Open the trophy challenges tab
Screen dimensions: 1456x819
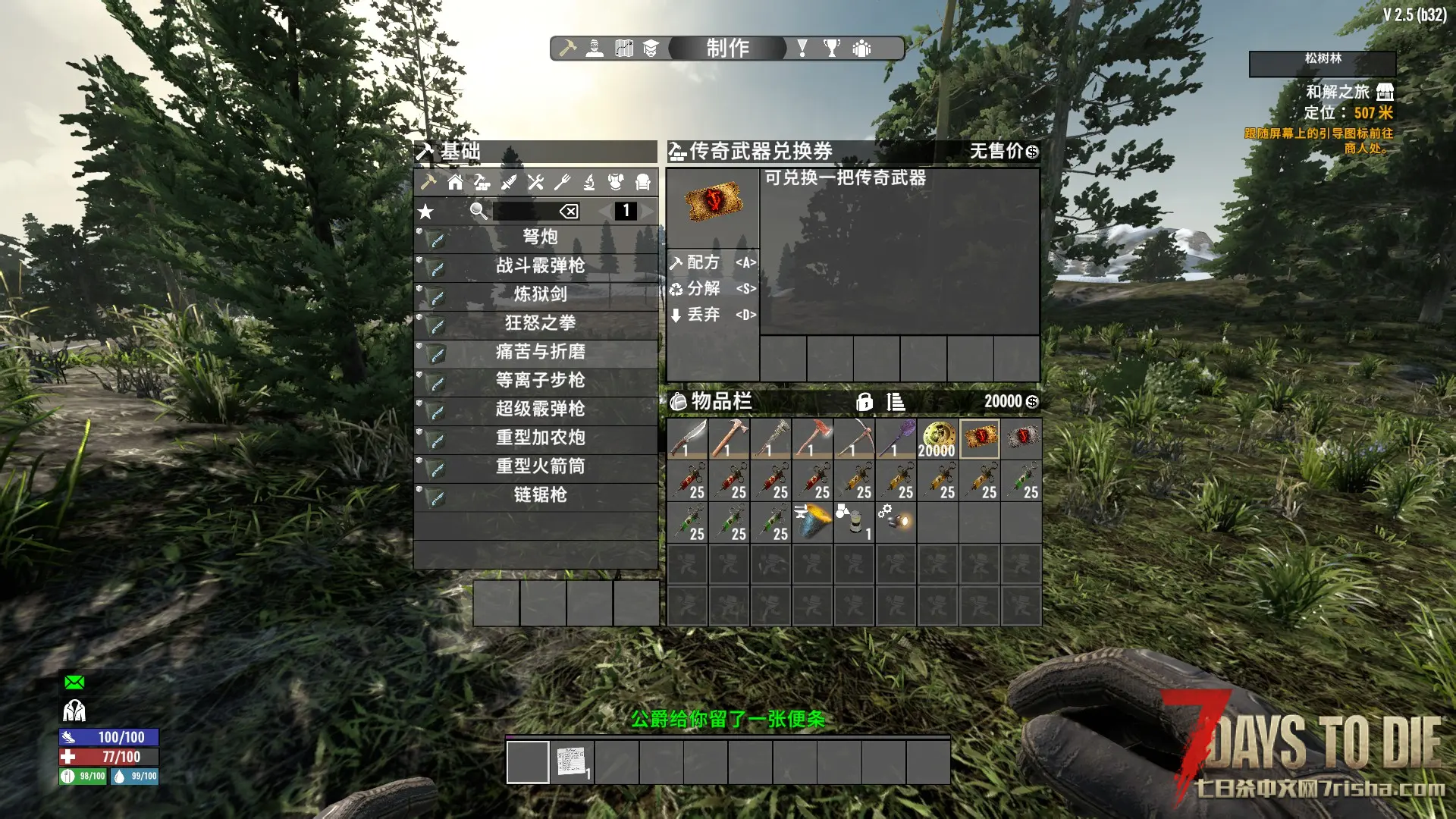point(832,49)
